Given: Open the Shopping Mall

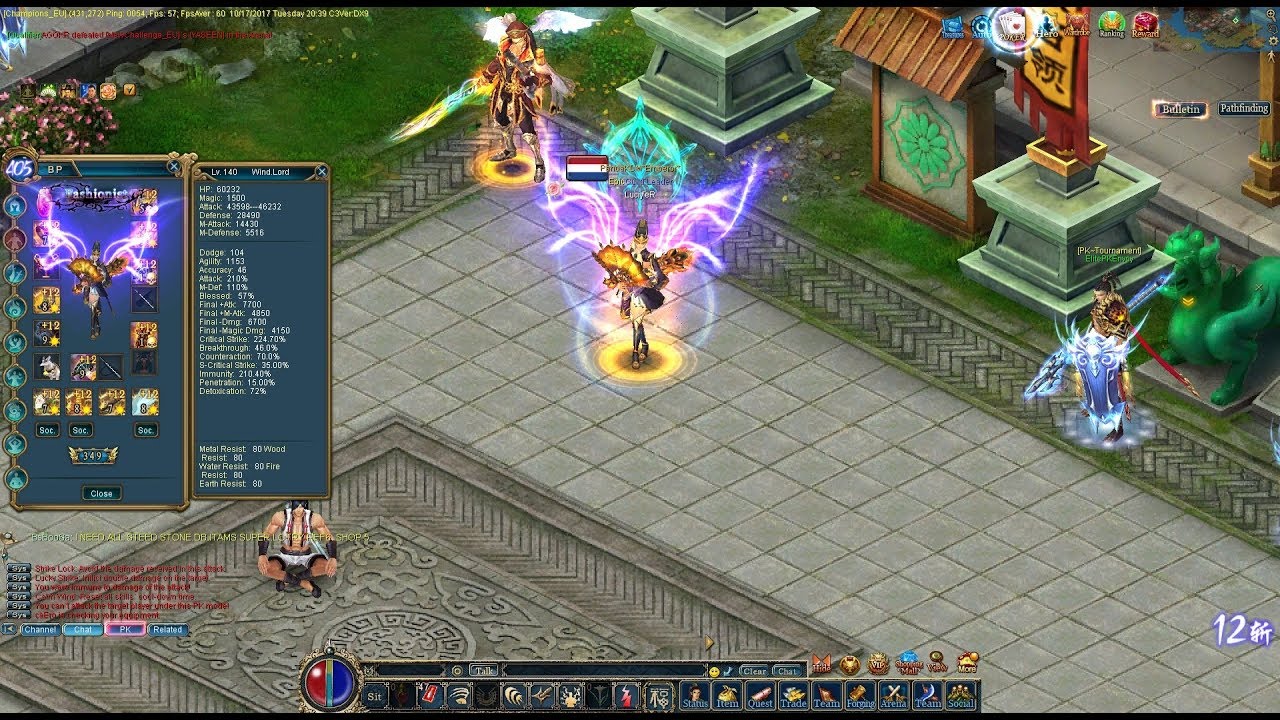Looking at the screenshot, I should click(x=906, y=662).
